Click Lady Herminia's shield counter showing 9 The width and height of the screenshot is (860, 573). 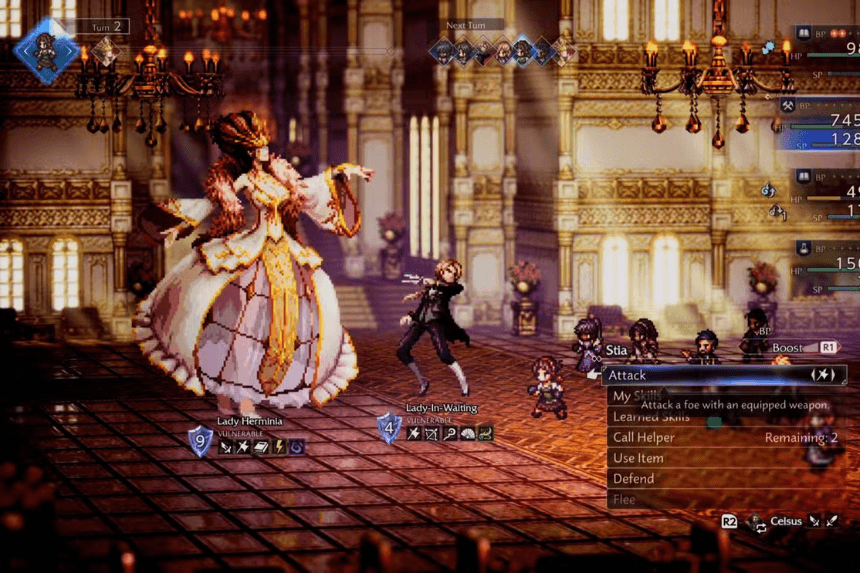(x=201, y=441)
